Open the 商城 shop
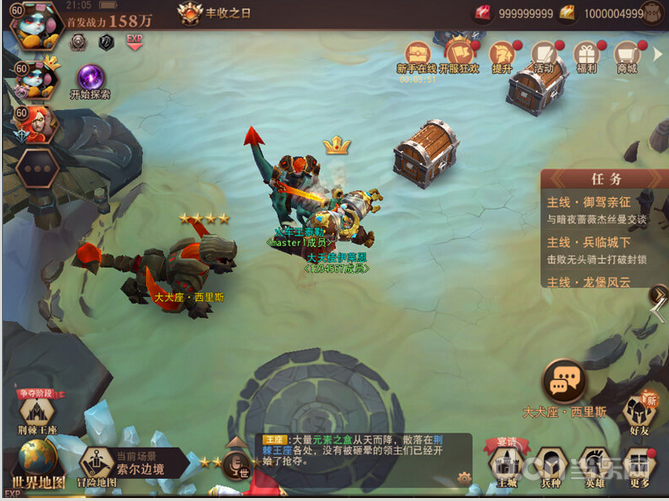This screenshot has width=669, height=501. click(627, 56)
